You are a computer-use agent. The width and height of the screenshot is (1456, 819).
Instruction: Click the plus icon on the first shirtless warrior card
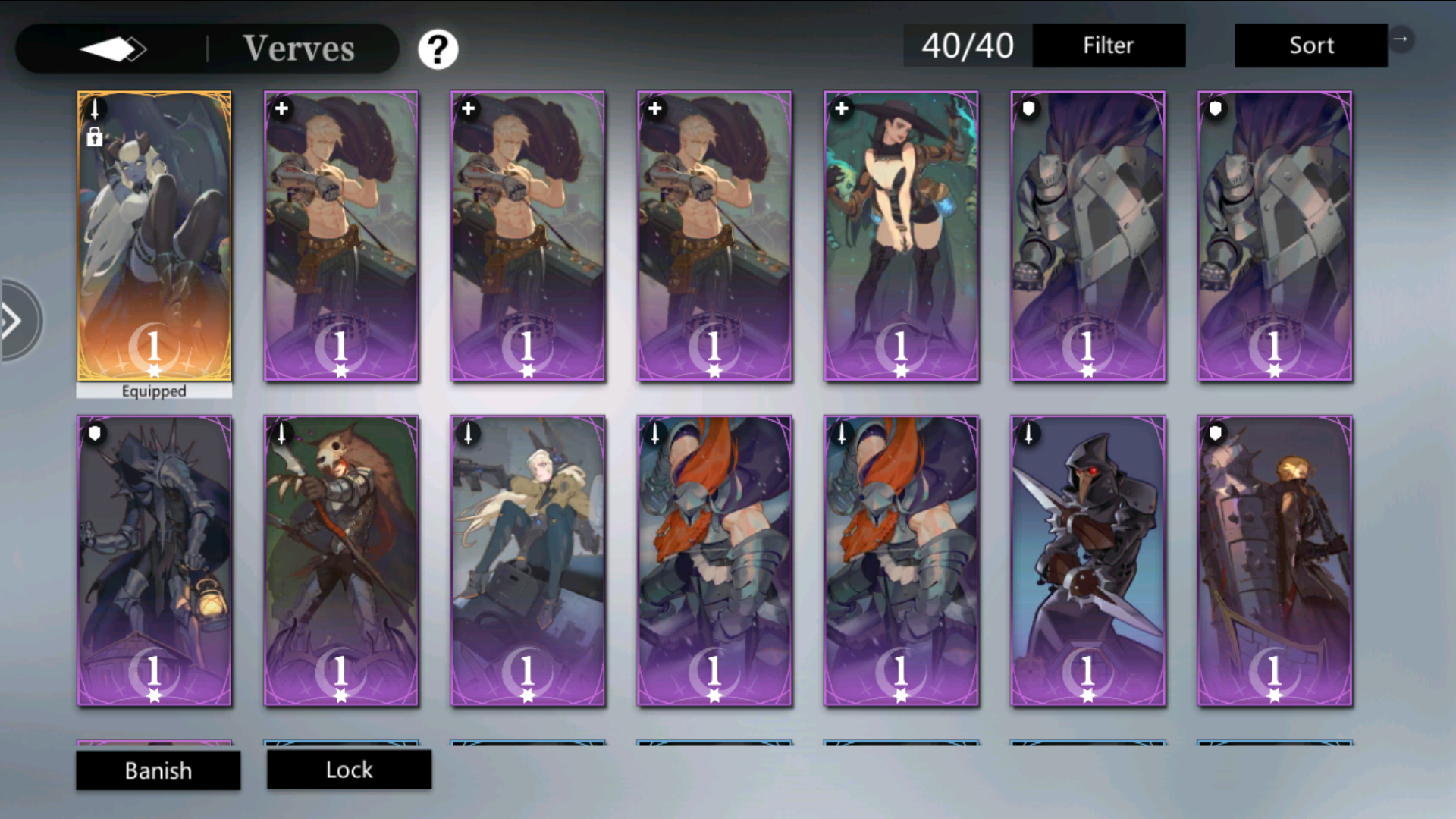coord(281,108)
